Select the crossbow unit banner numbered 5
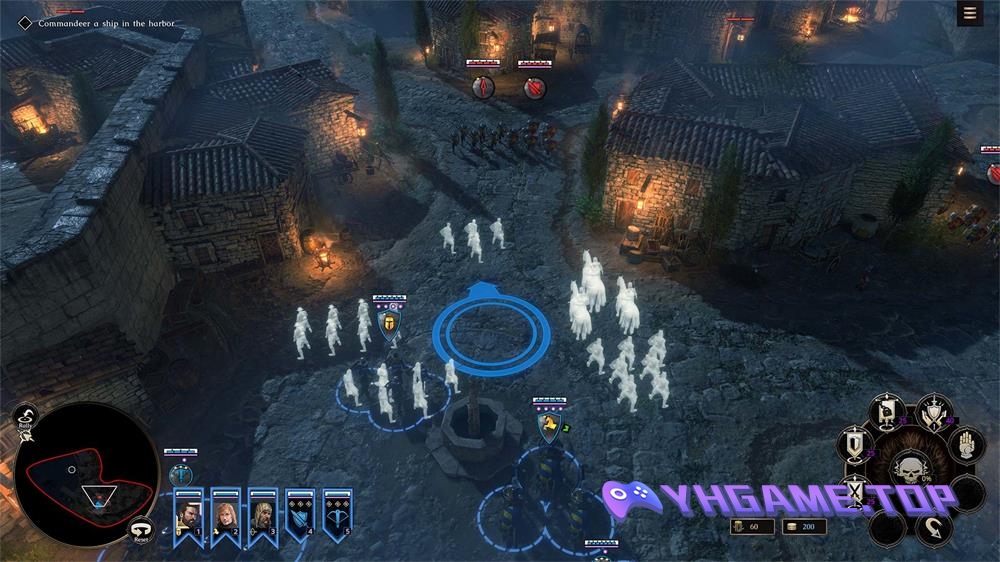 coord(338,514)
